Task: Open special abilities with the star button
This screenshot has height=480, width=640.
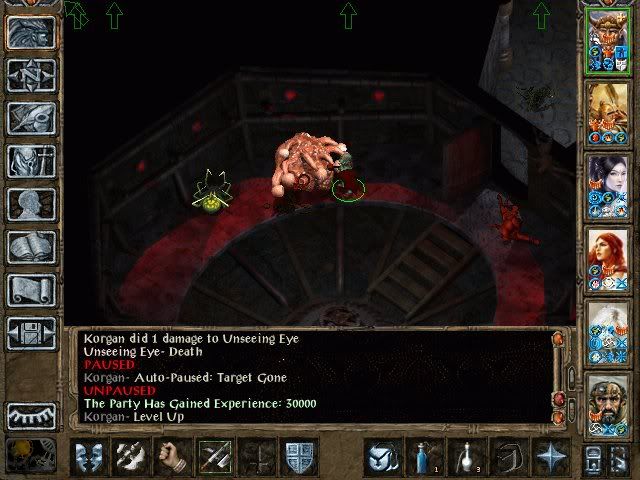Action: (550, 457)
